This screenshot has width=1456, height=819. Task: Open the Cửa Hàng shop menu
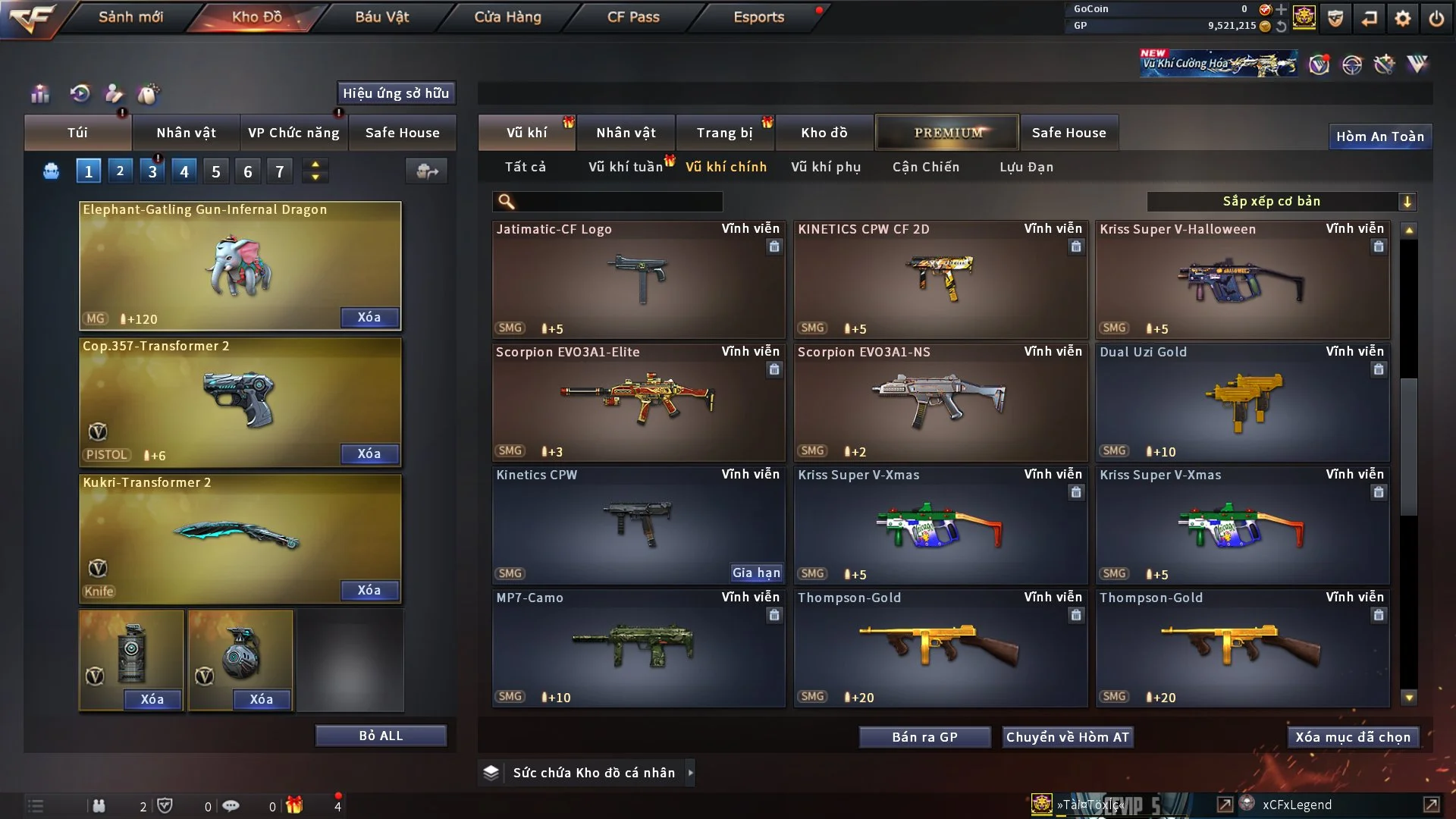507,17
